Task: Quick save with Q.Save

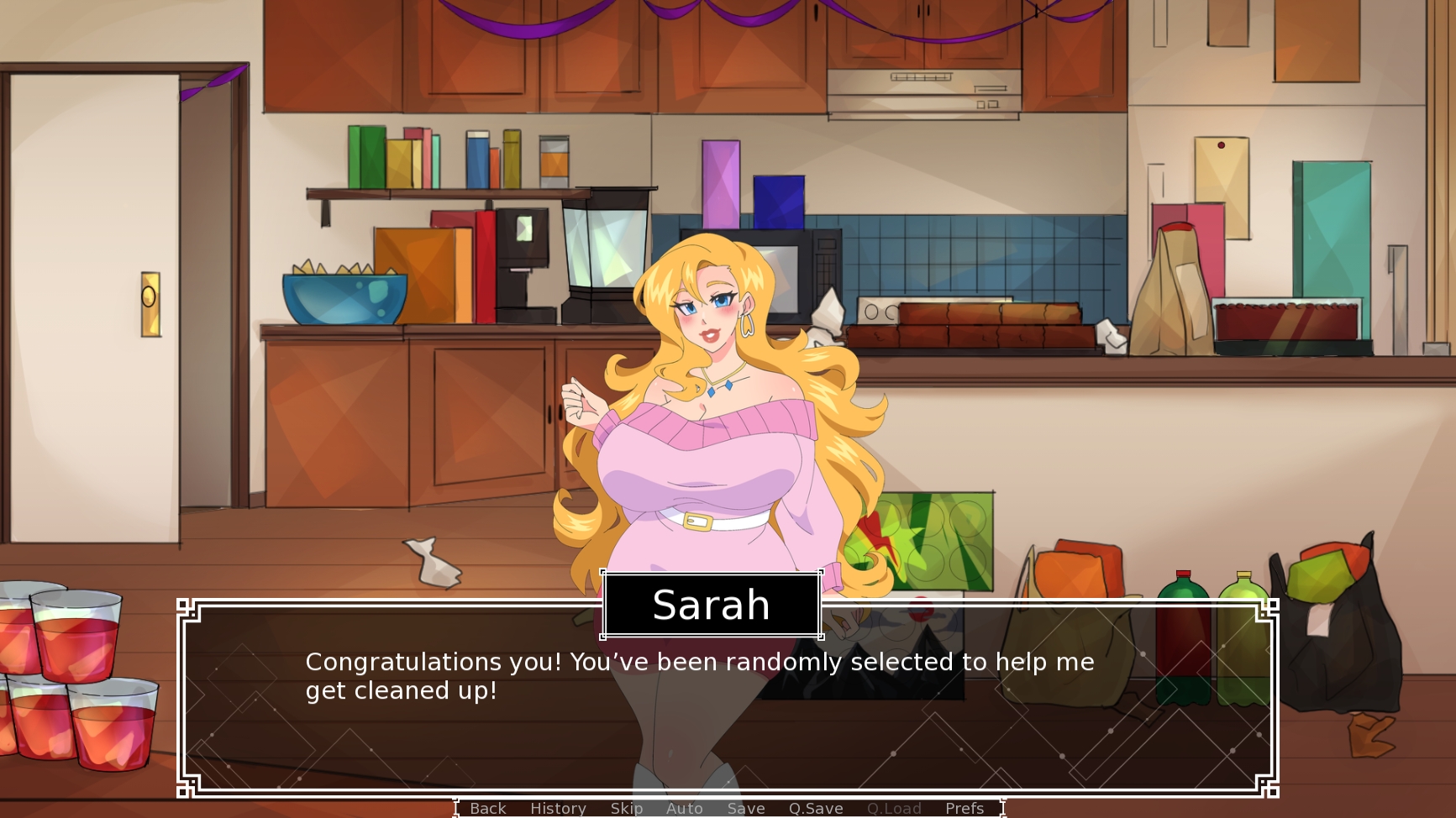Action: (x=815, y=808)
